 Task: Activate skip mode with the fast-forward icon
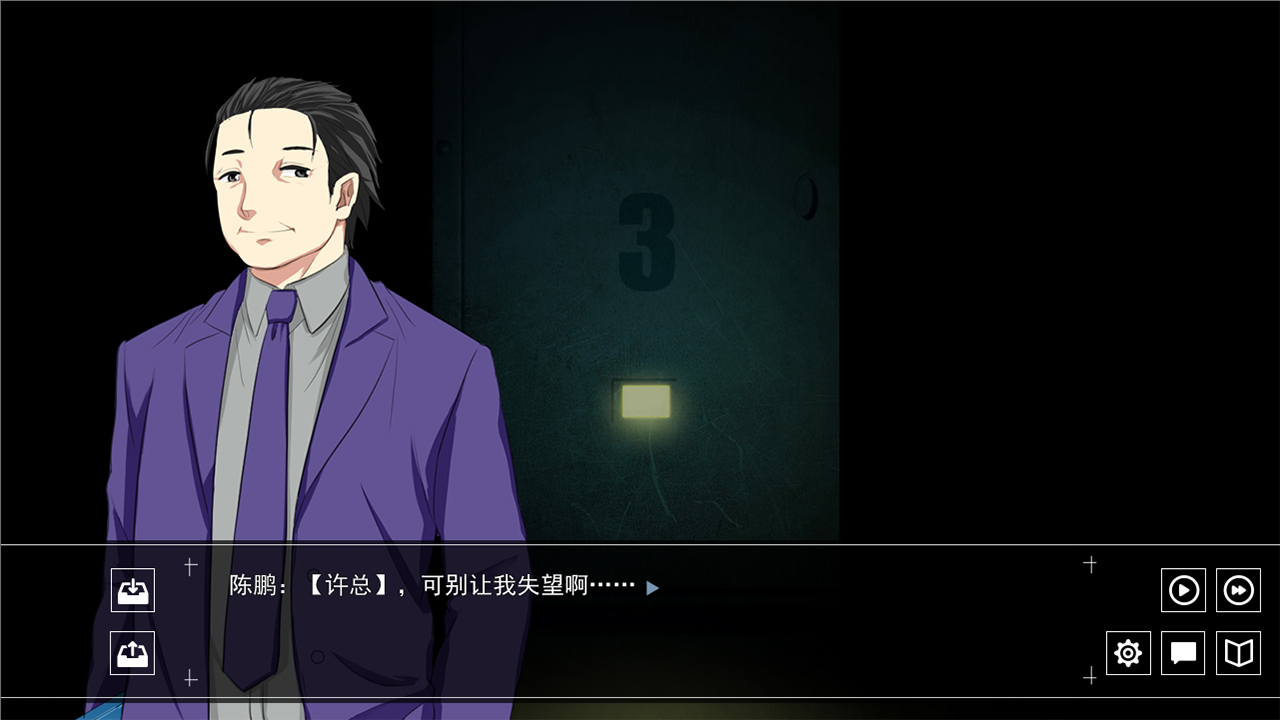coord(1237,590)
